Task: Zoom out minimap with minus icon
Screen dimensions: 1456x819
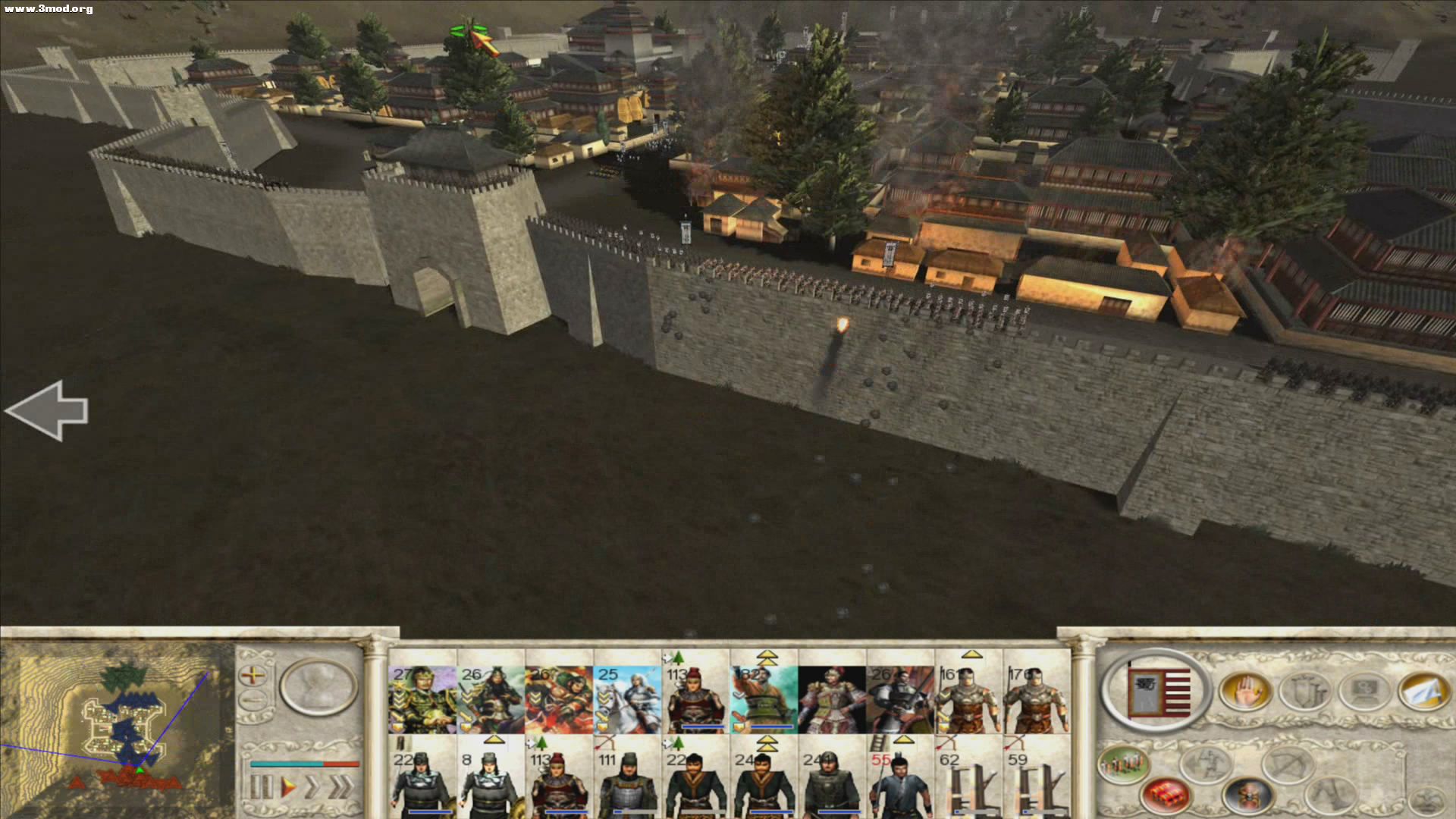Action: (253, 698)
